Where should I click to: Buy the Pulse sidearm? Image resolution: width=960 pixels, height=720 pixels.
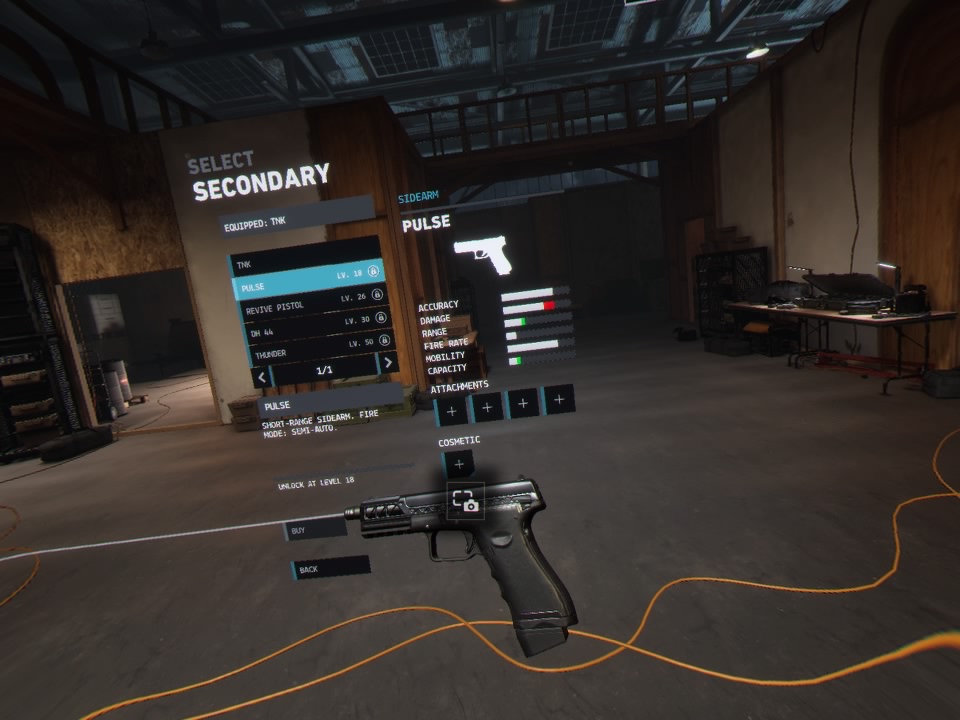coord(315,529)
